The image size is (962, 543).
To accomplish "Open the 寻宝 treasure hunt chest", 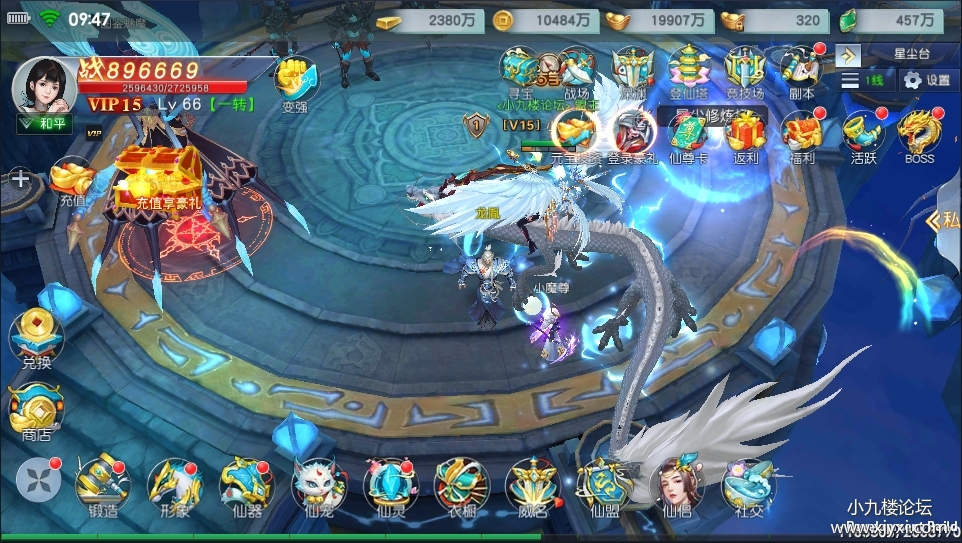I will [521, 70].
